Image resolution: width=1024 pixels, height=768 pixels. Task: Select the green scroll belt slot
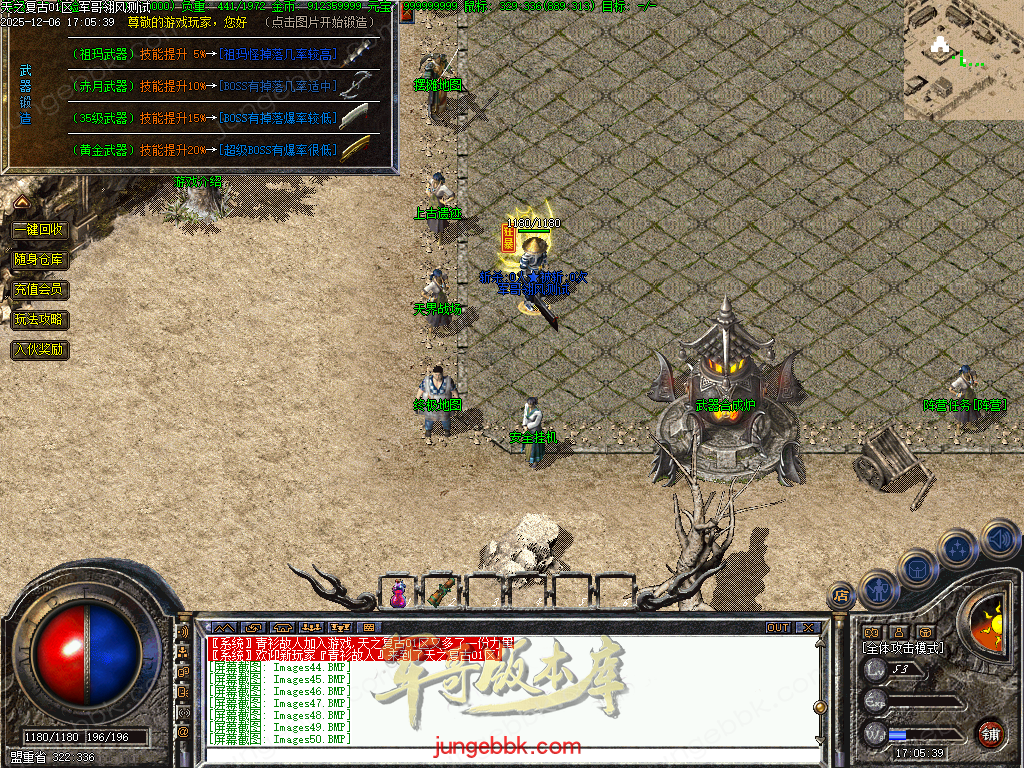440,592
